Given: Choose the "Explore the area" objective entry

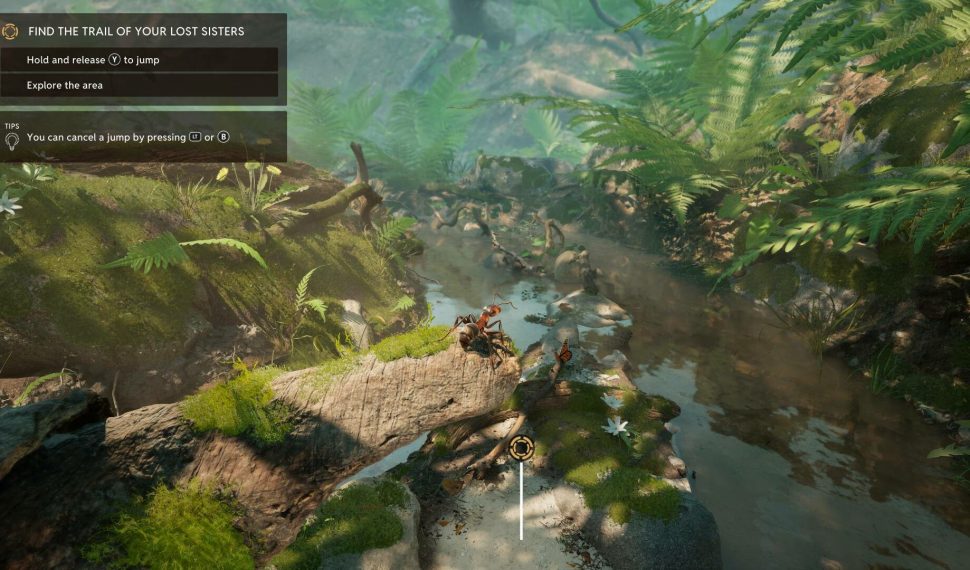Looking at the screenshot, I should 139,85.
